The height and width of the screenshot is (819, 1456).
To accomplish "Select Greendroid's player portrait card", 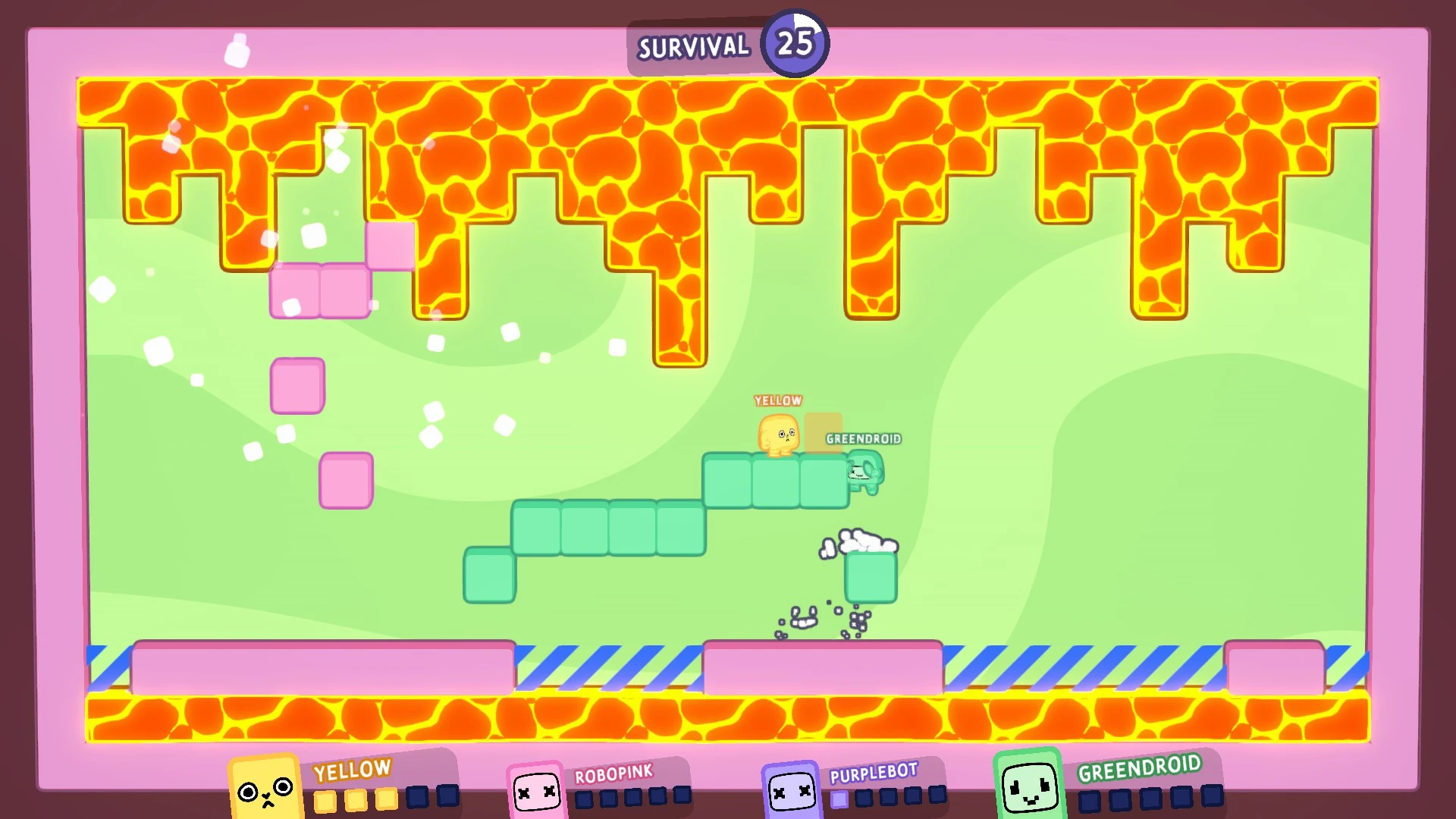I will pos(1029,787).
